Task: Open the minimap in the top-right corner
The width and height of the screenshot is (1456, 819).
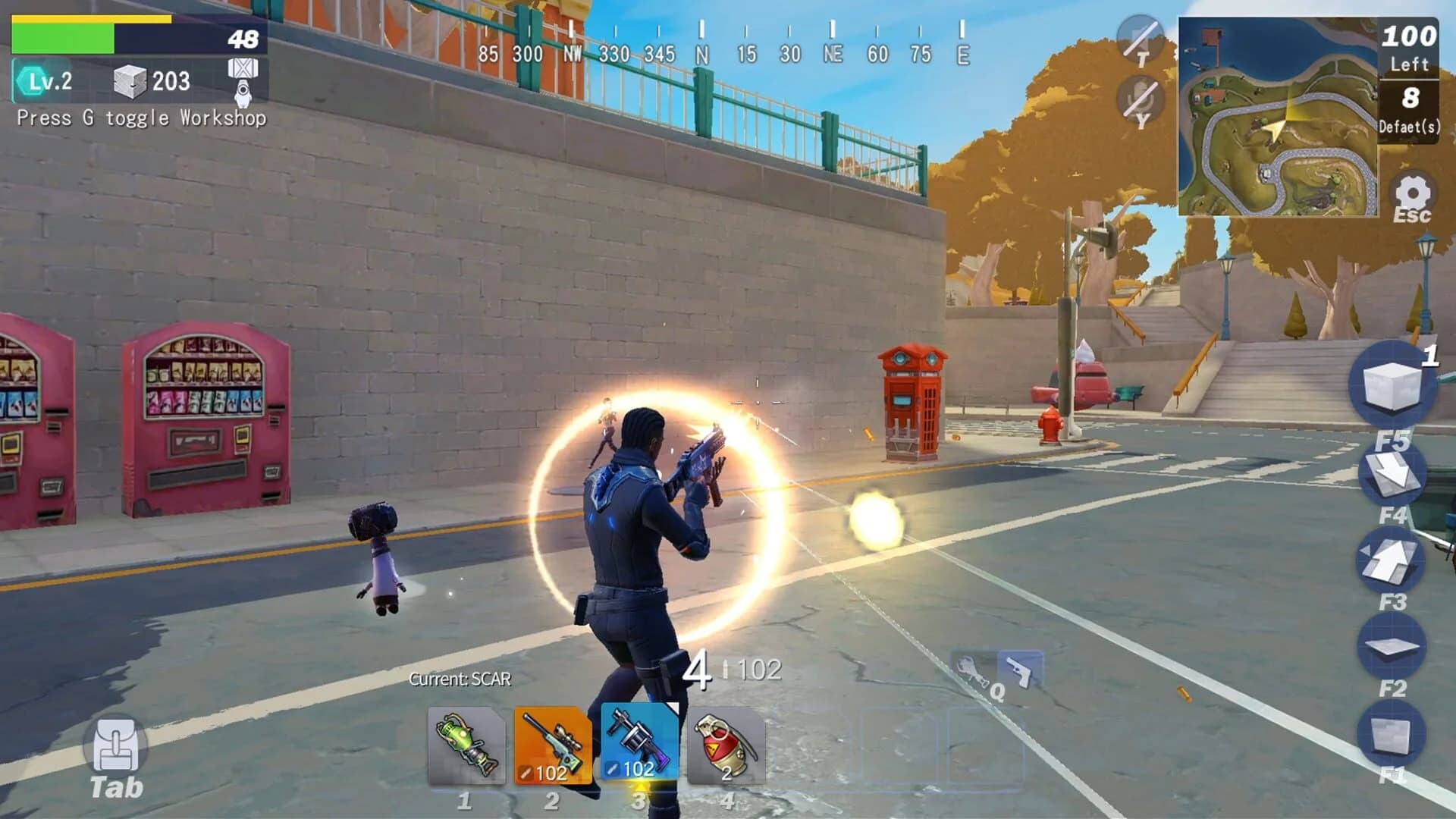Action: (1280, 118)
